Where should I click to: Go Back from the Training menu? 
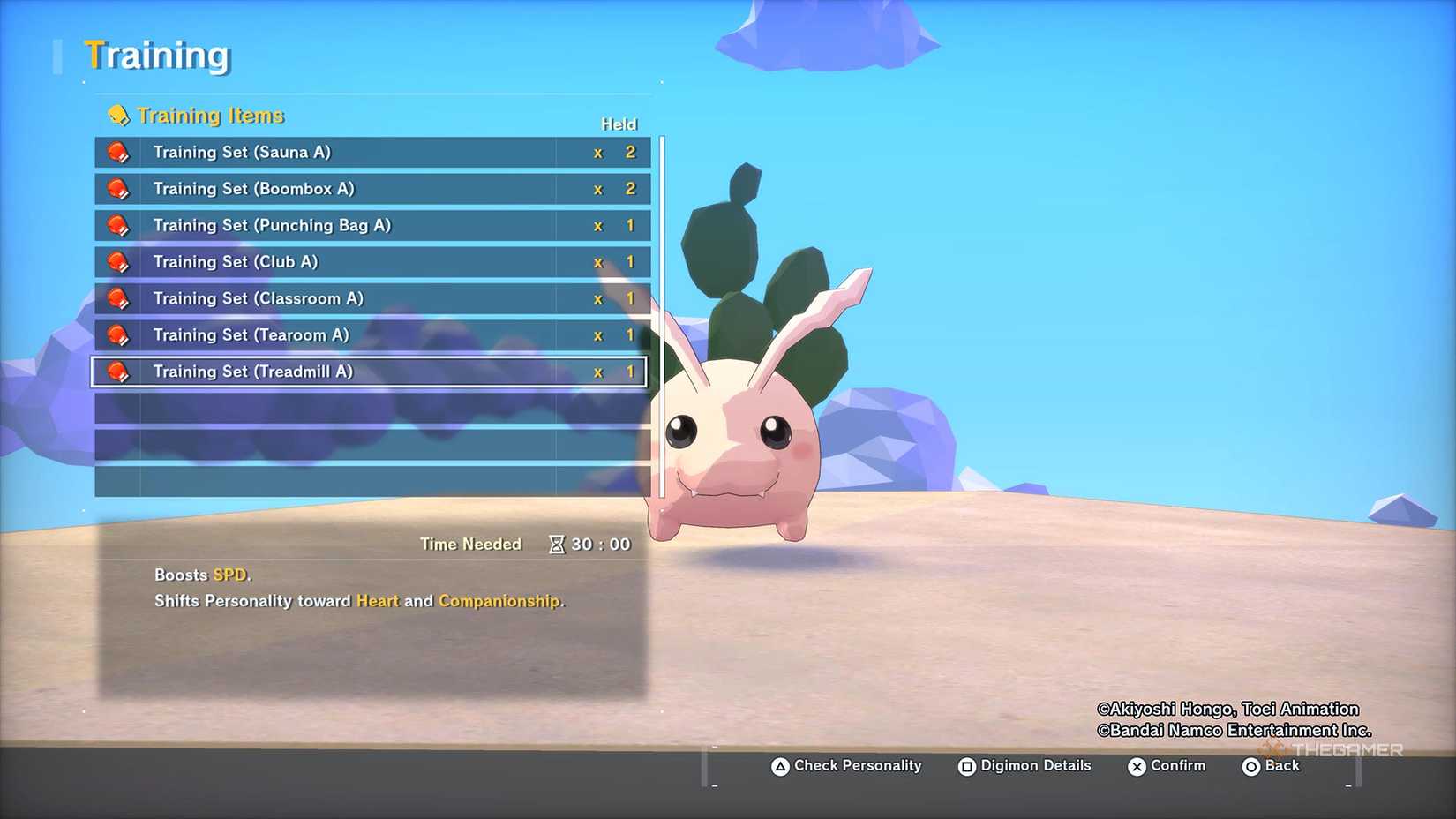coord(1271,766)
